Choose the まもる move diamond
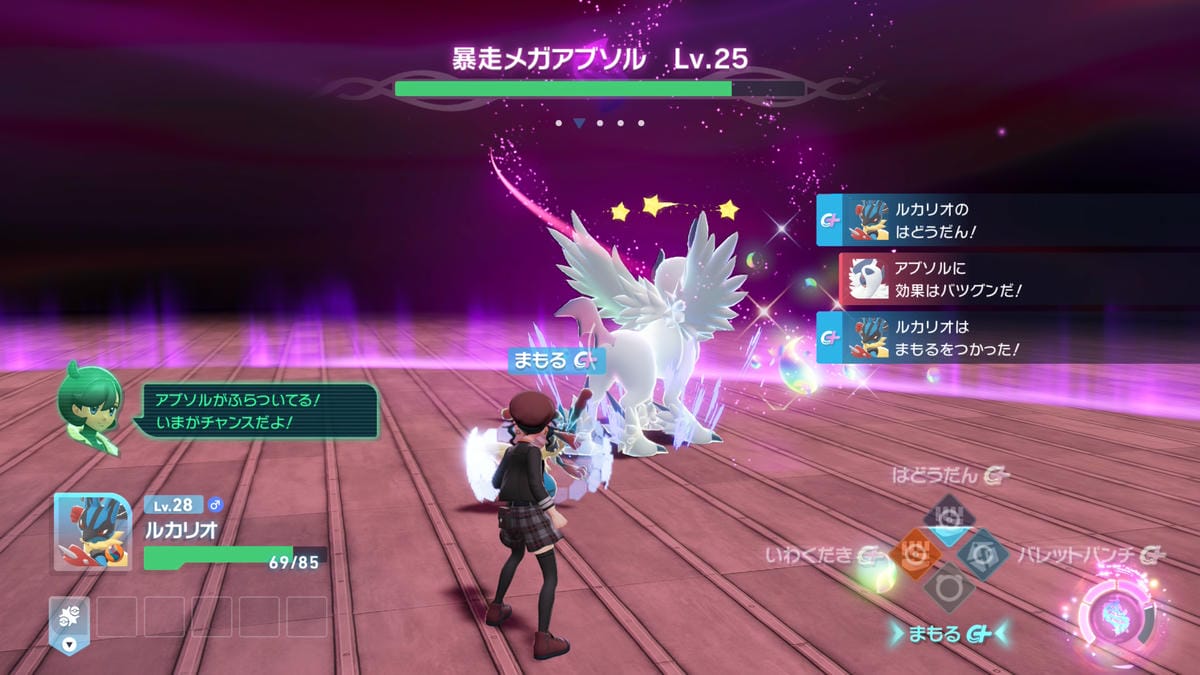 pos(947,588)
